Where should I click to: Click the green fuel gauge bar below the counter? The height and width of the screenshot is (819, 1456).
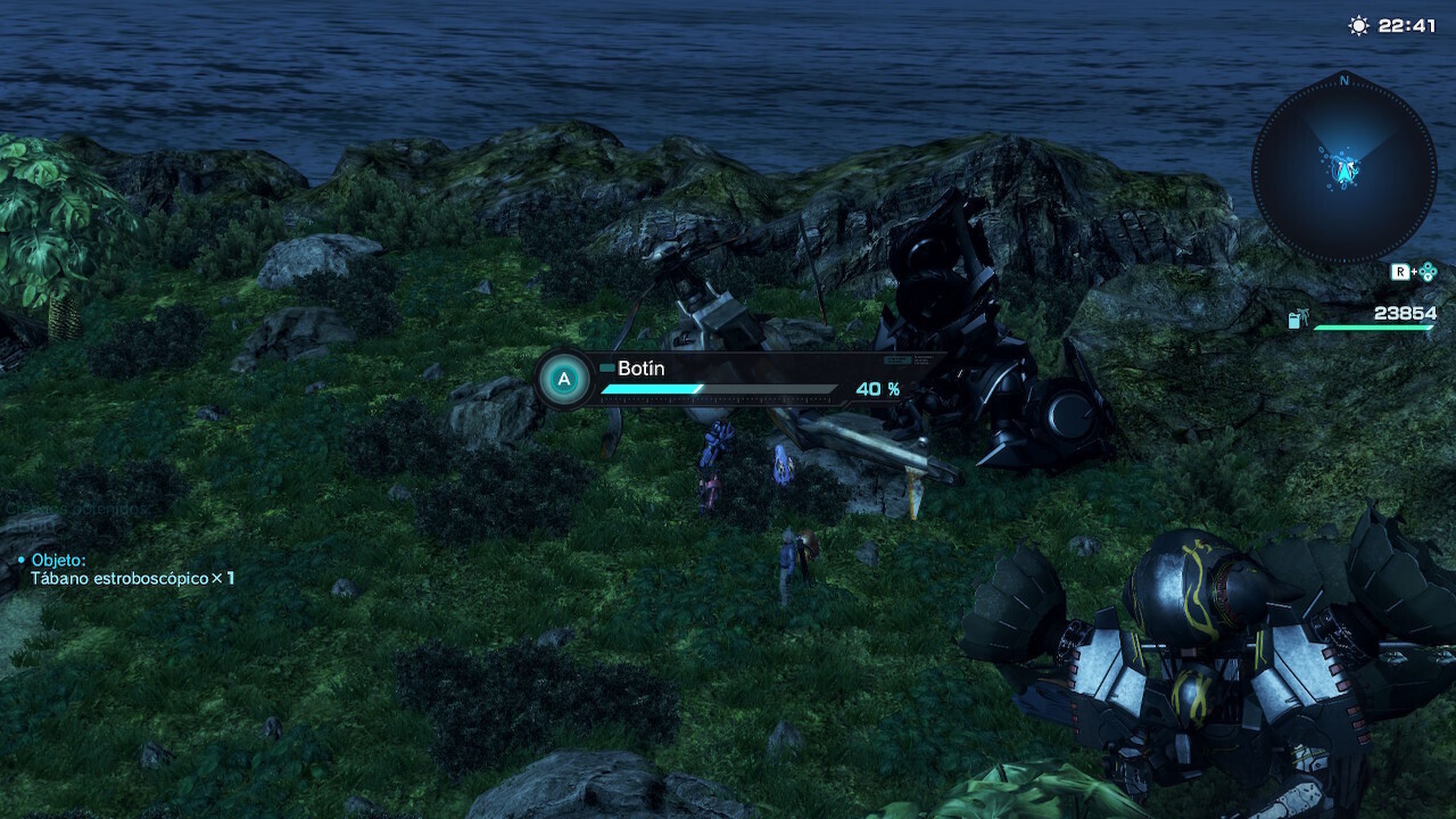click(1373, 327)
